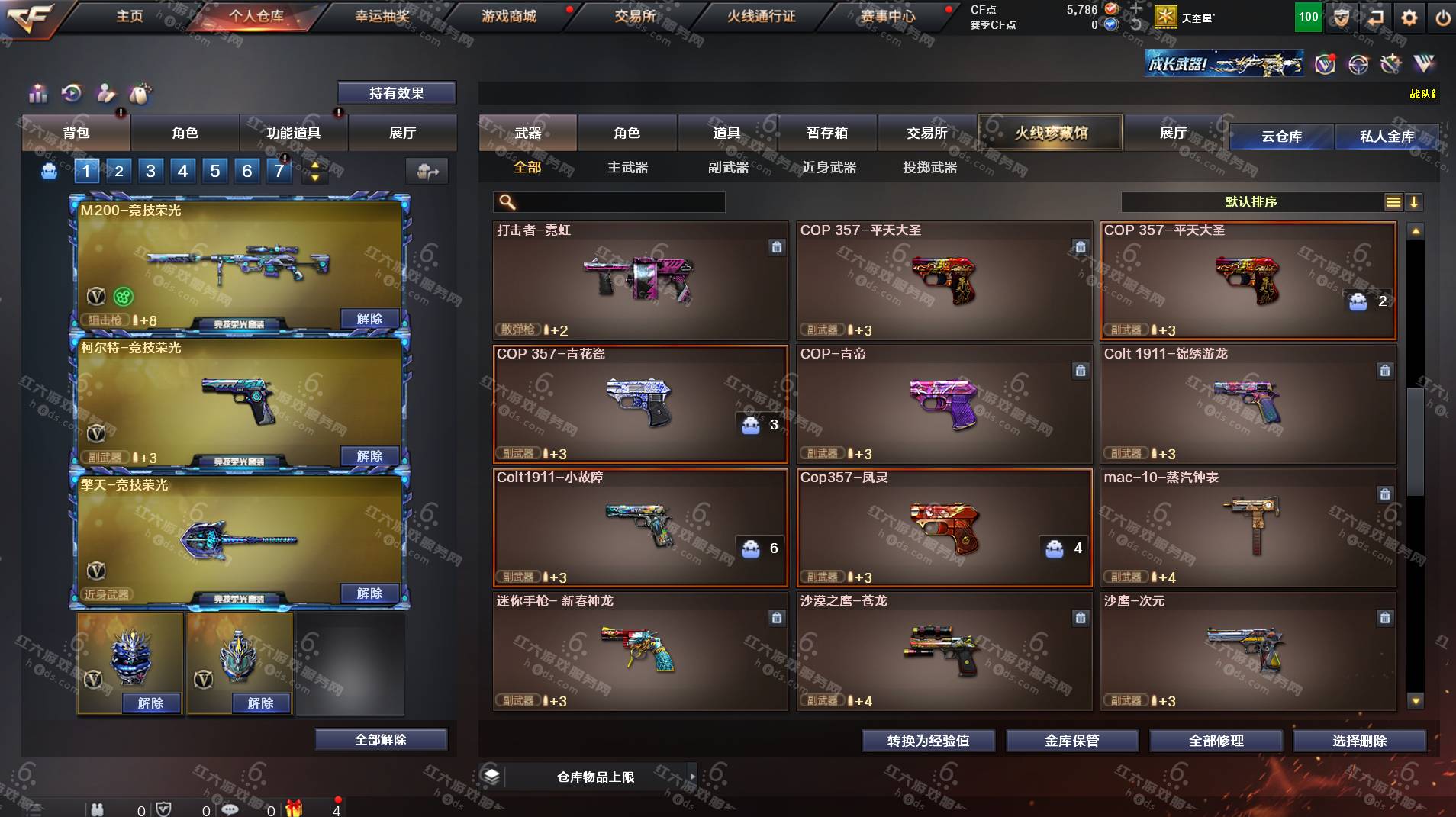This screenshot has width=1456, height=817.
Task: Switch to the 火线珍藏馆 tab
Action: (x=1049, y=132)
